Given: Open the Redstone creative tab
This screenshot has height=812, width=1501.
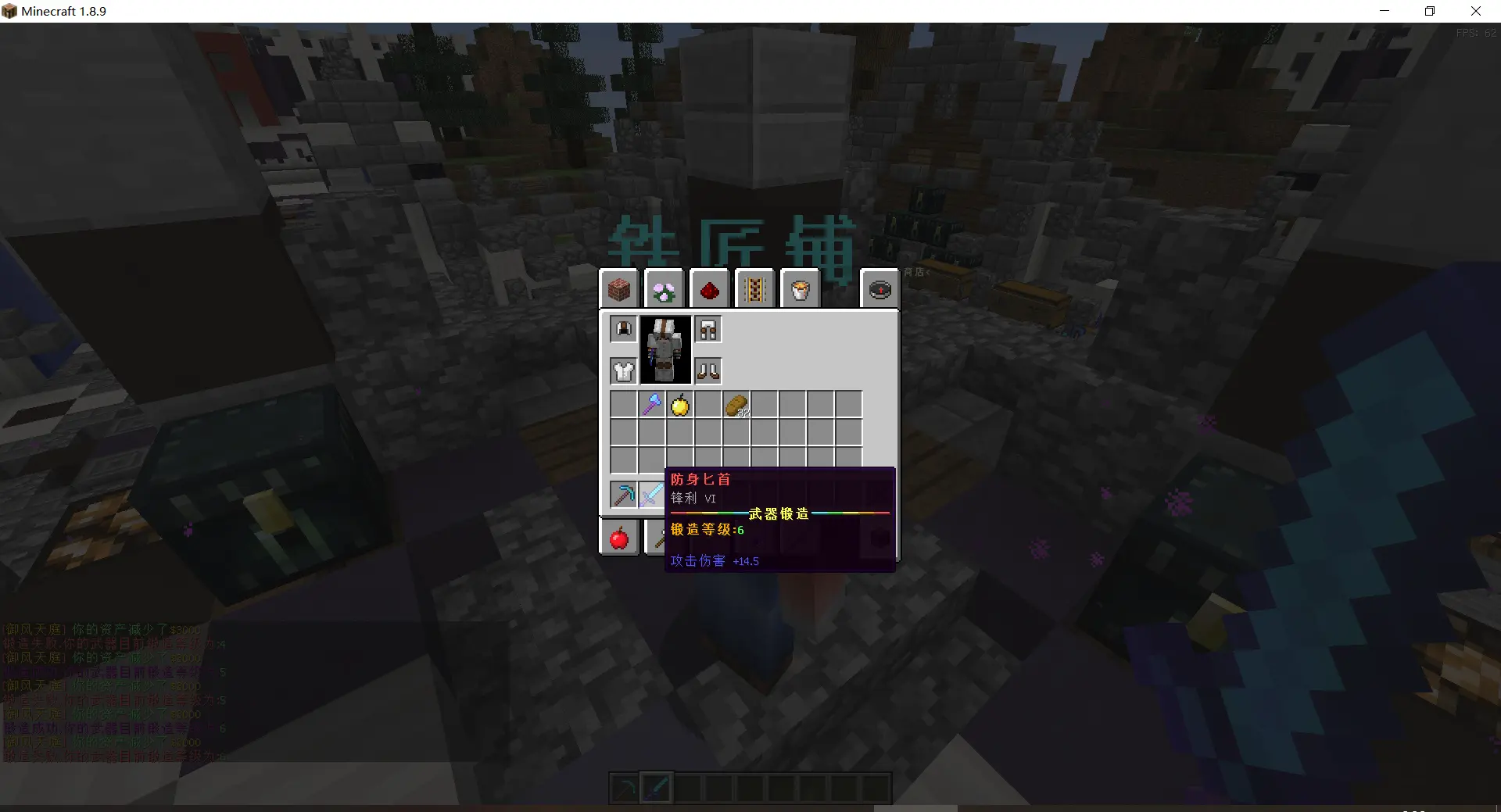Looking at the screenshot, I should [710, 290].
